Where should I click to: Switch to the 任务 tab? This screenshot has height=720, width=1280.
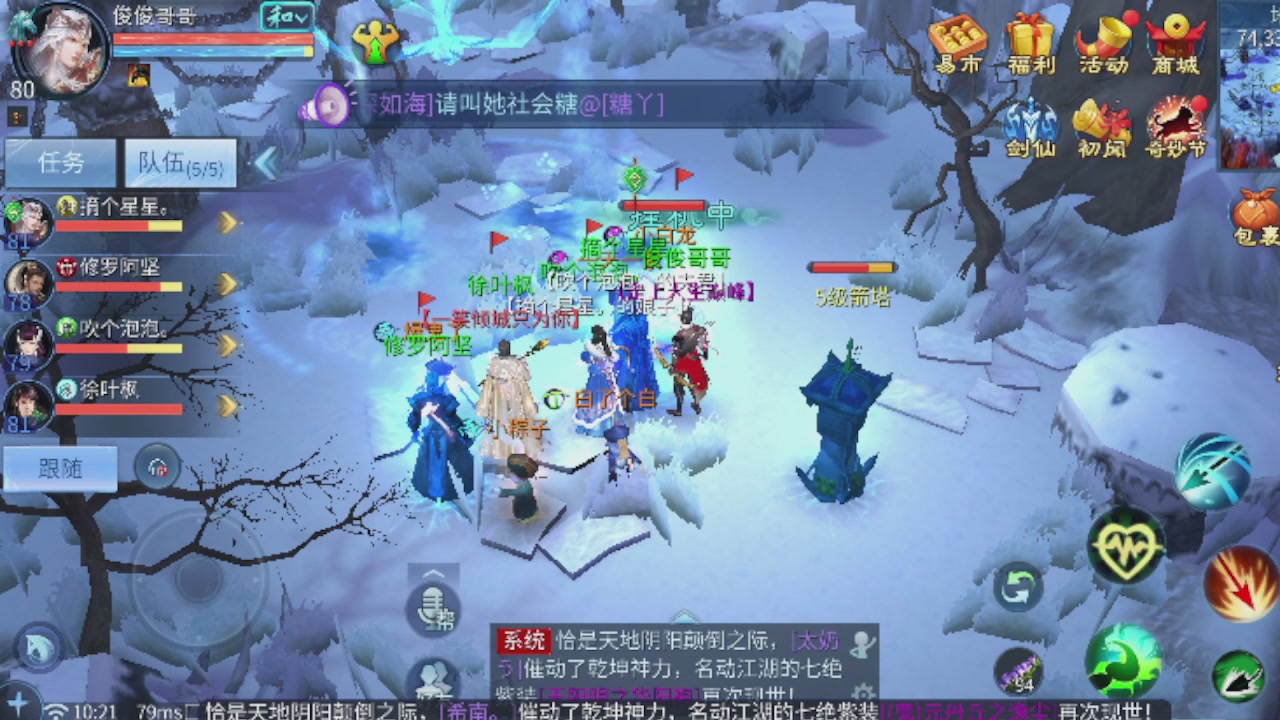click(60, 163)
